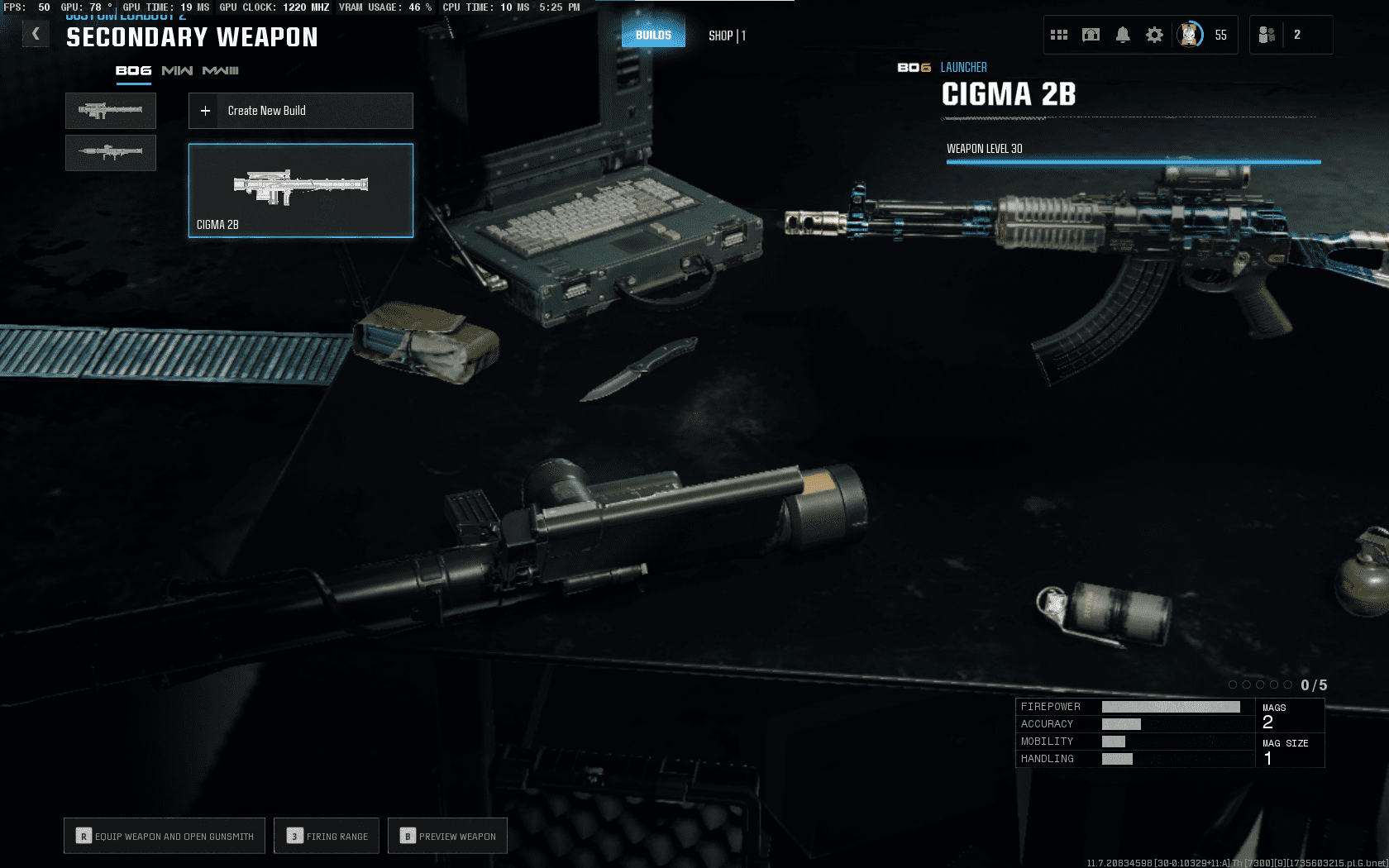
Task: Preview the weapon
Action: 447,836
